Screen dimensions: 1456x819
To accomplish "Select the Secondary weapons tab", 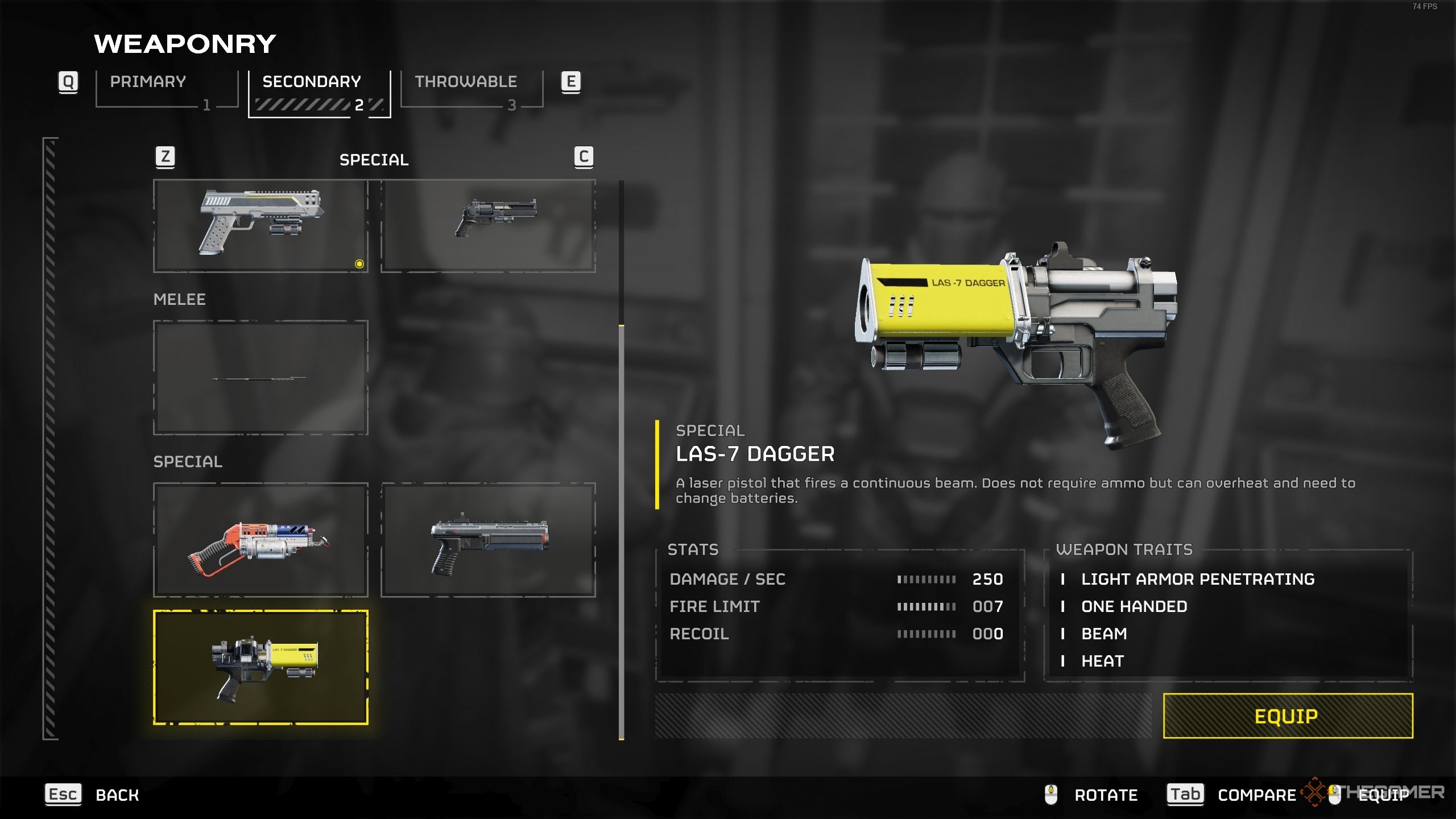I will [x=319, y=92].
